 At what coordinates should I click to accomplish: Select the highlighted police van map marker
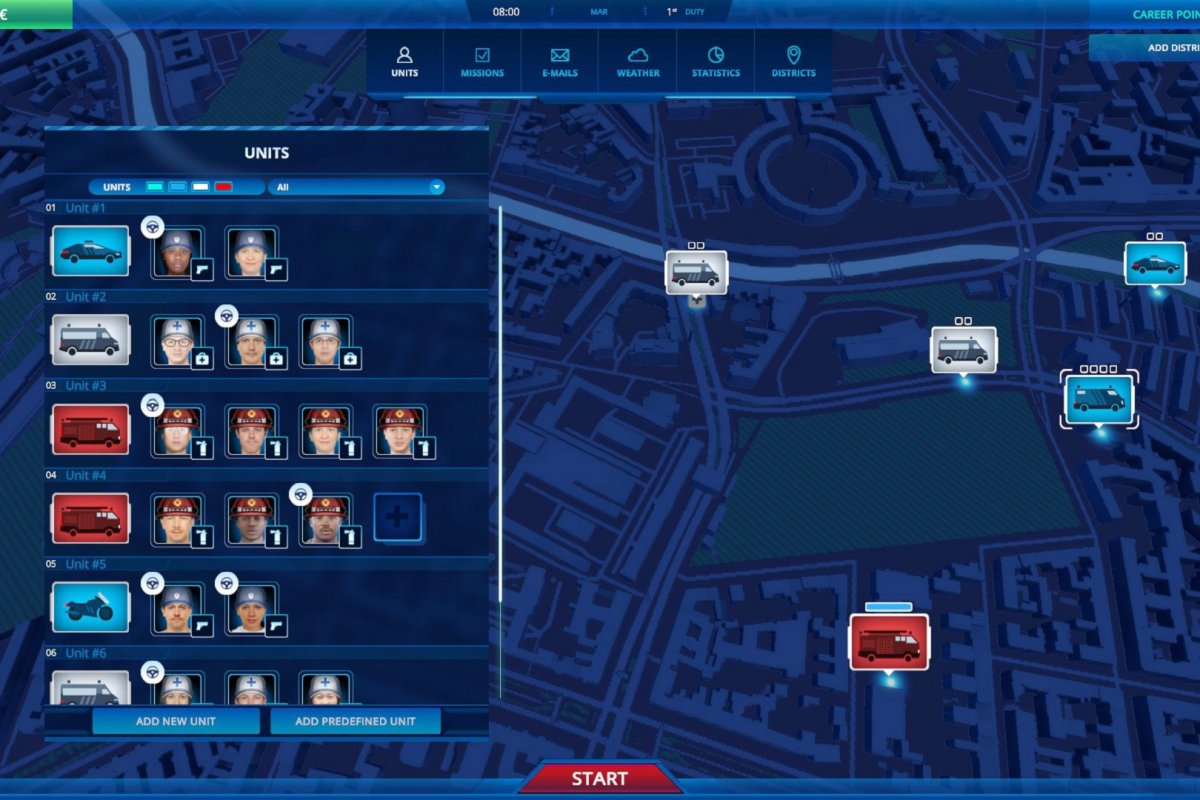click(1099, 399)
